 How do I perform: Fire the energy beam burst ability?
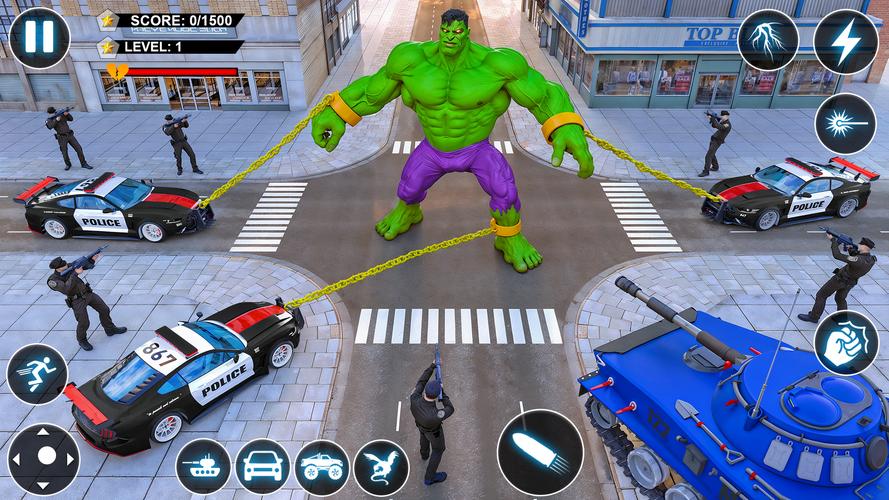846,124
